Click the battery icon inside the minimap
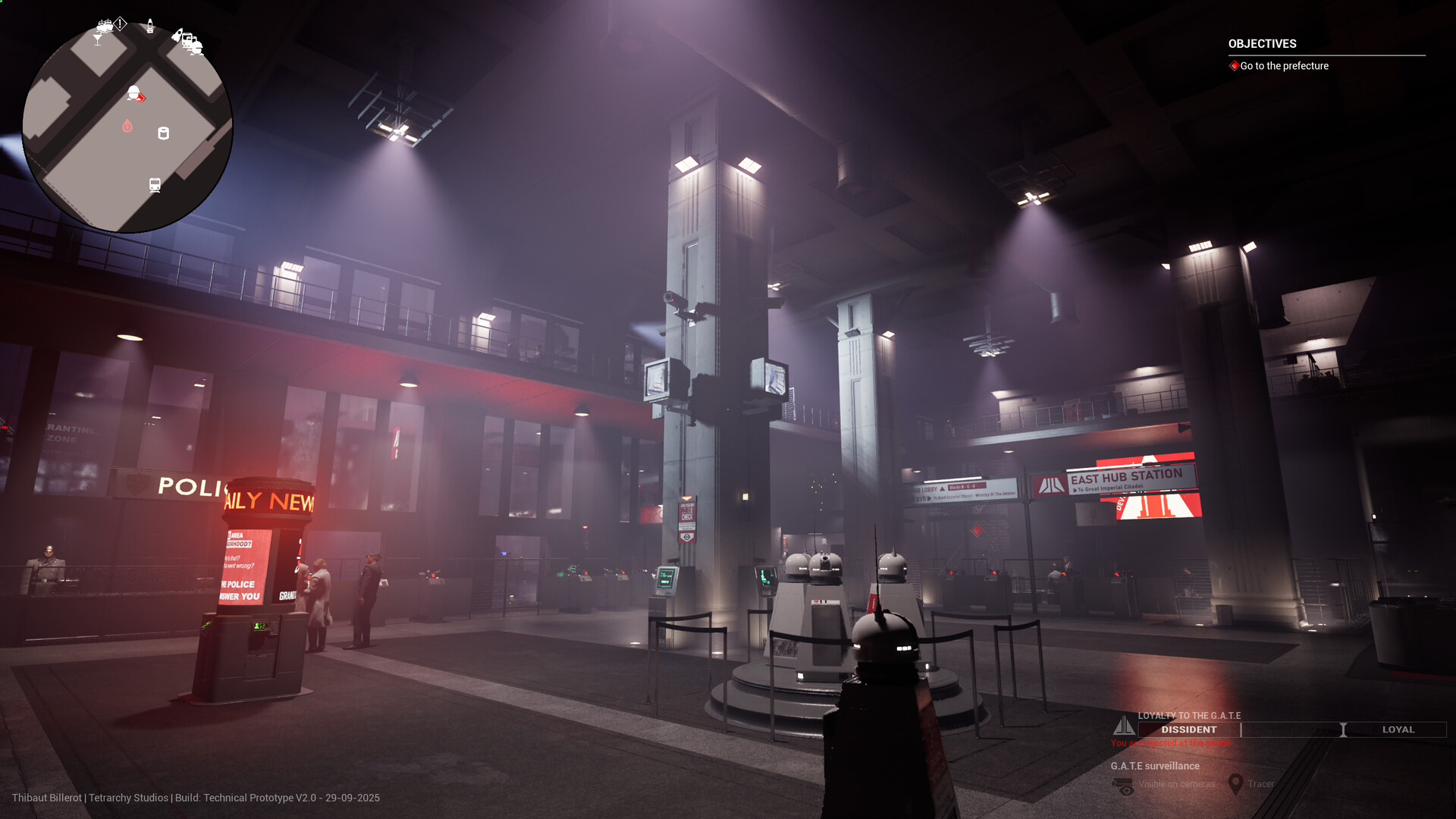 (x=164, y=133)
